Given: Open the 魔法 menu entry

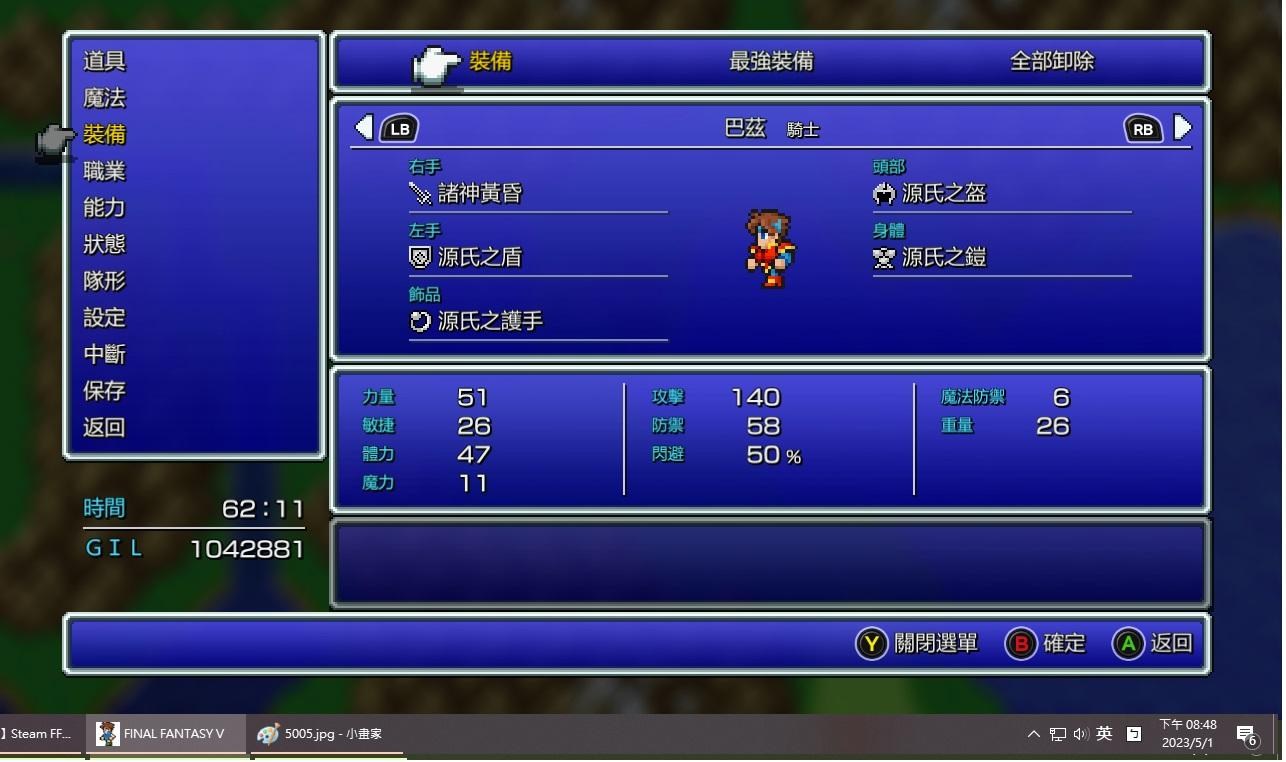Looking at the screenshot, I should click(x=104, y=97).
